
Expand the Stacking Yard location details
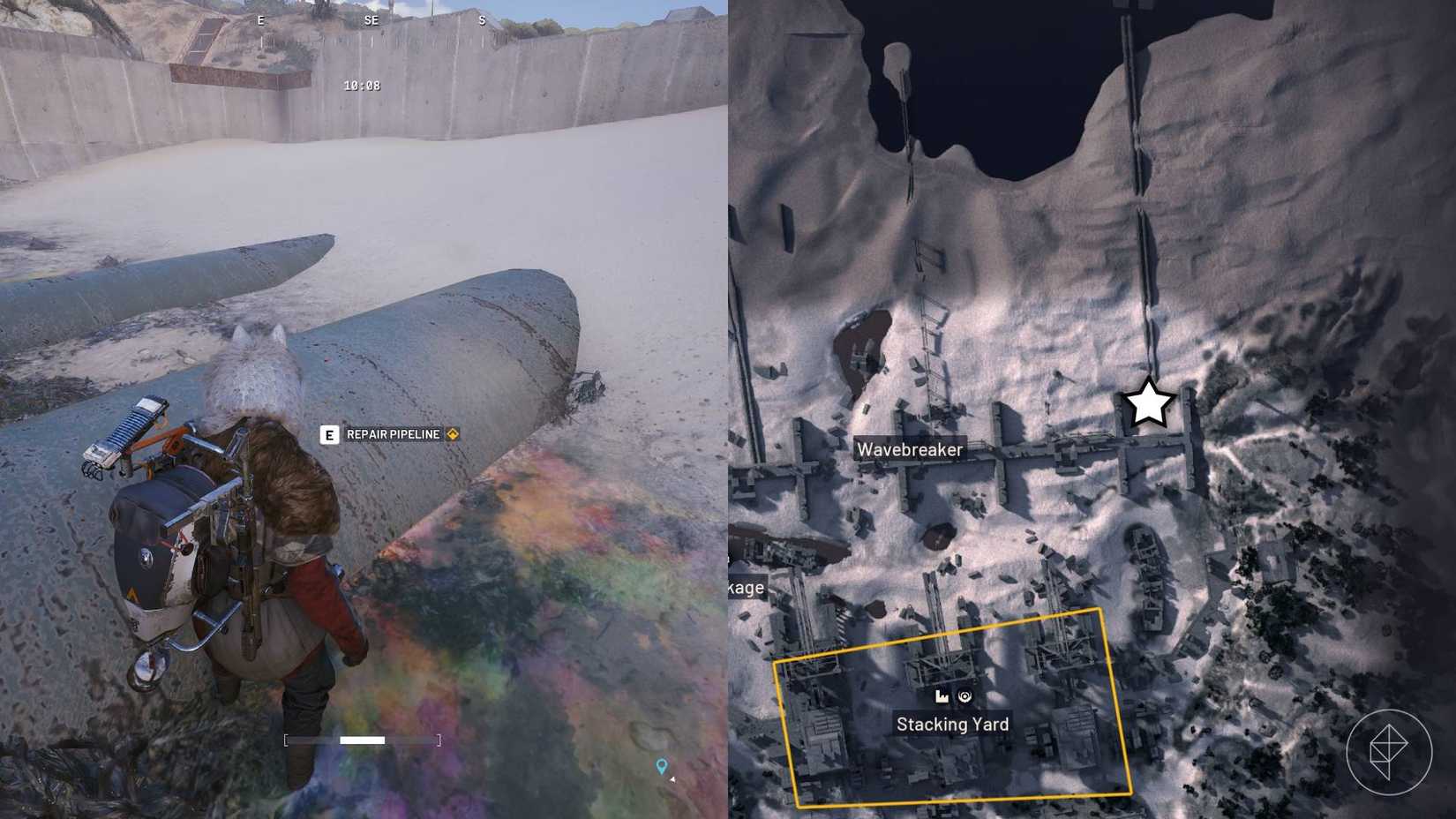tap(952, 724)
